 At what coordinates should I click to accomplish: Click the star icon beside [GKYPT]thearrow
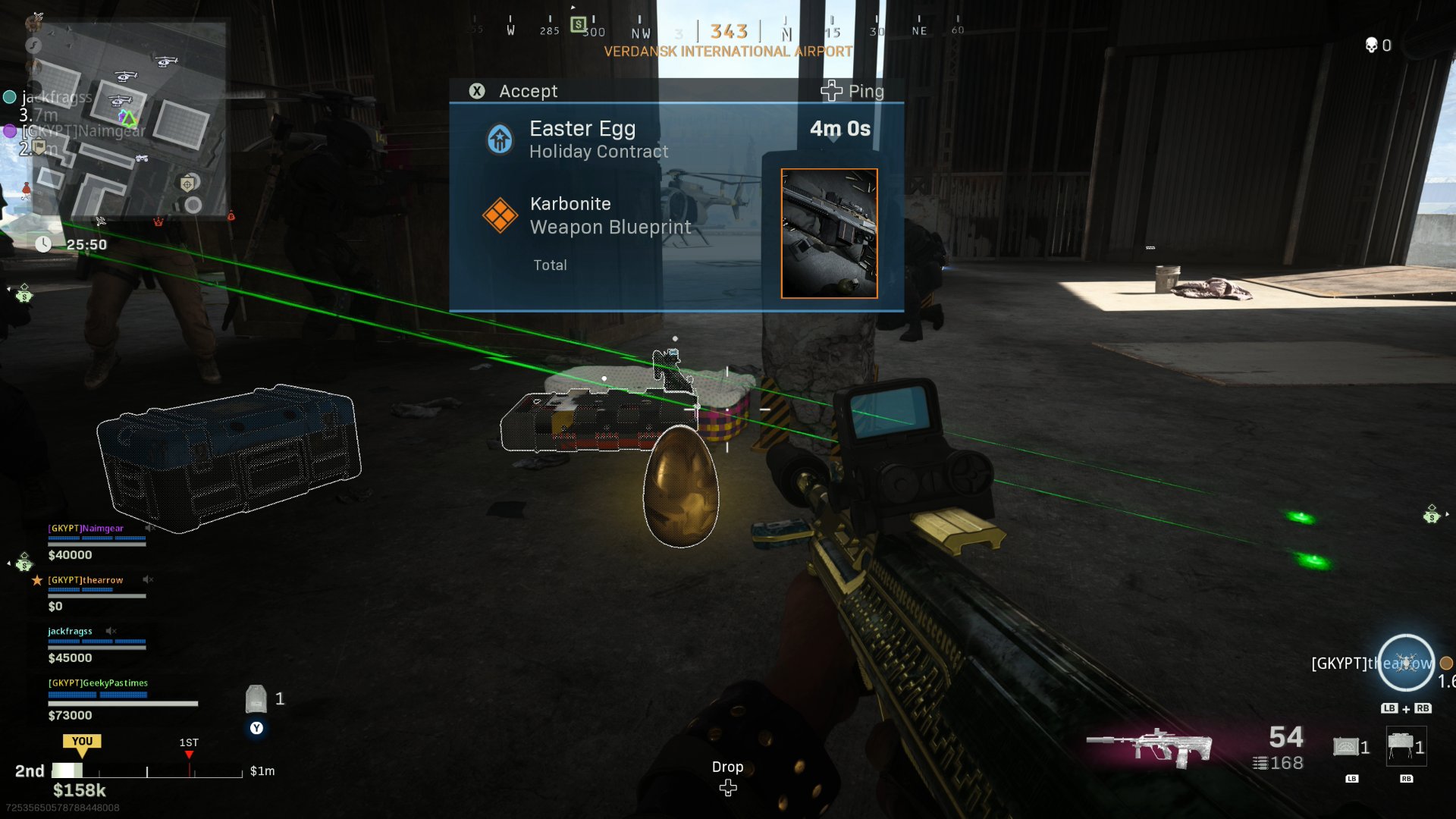(x=38, y=580)
